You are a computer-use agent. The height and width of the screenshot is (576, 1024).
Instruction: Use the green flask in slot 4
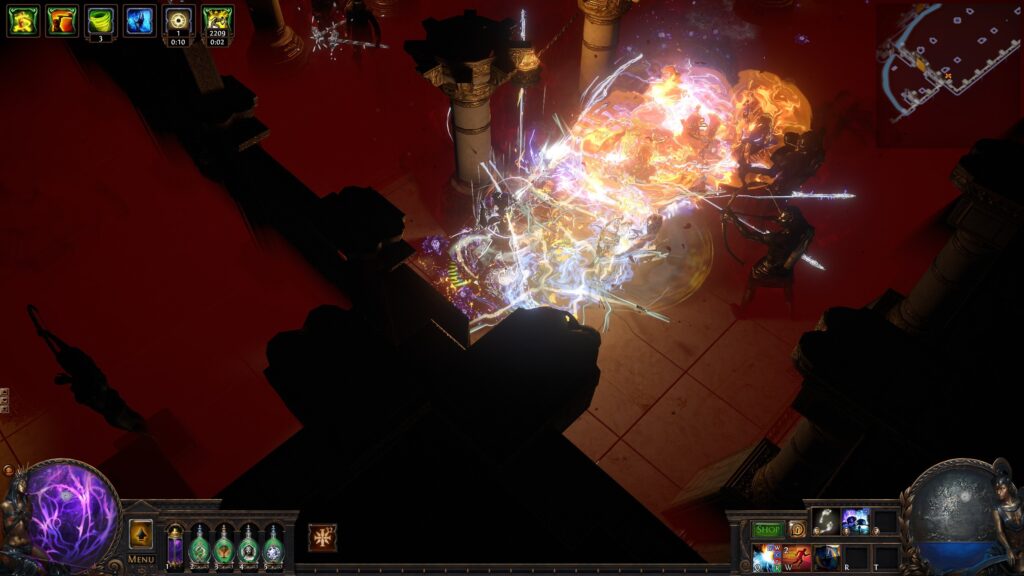[248, 547]
